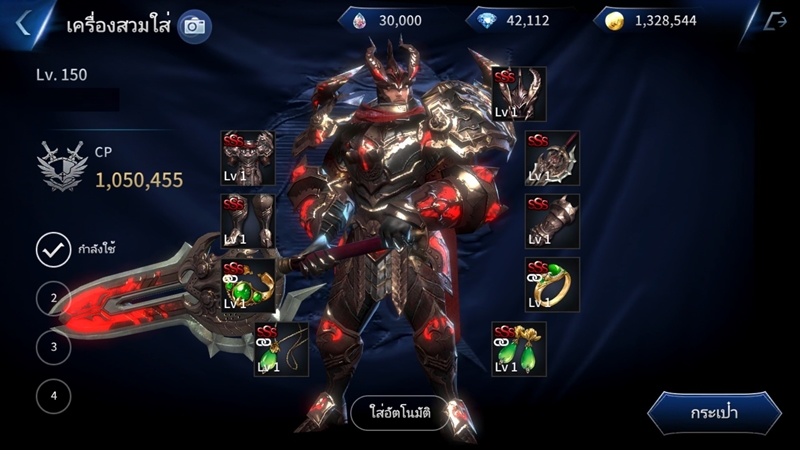Open the กระเป๋า bag button
The width and height of the screenshot is (800, 450).
coord(714,413)
